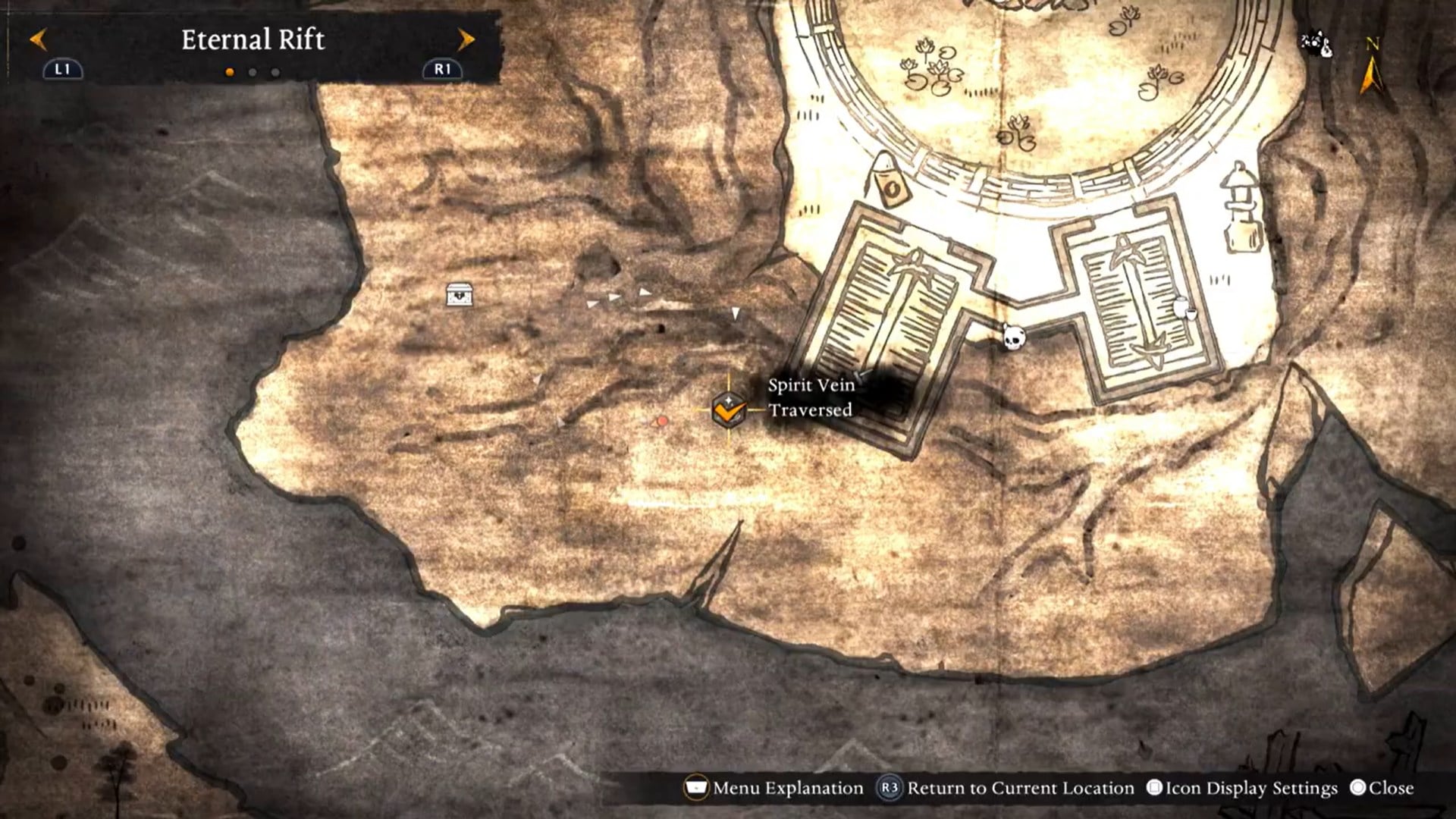
Task: Go to the previous map with left arrow
Action: (x=38, y=39)
